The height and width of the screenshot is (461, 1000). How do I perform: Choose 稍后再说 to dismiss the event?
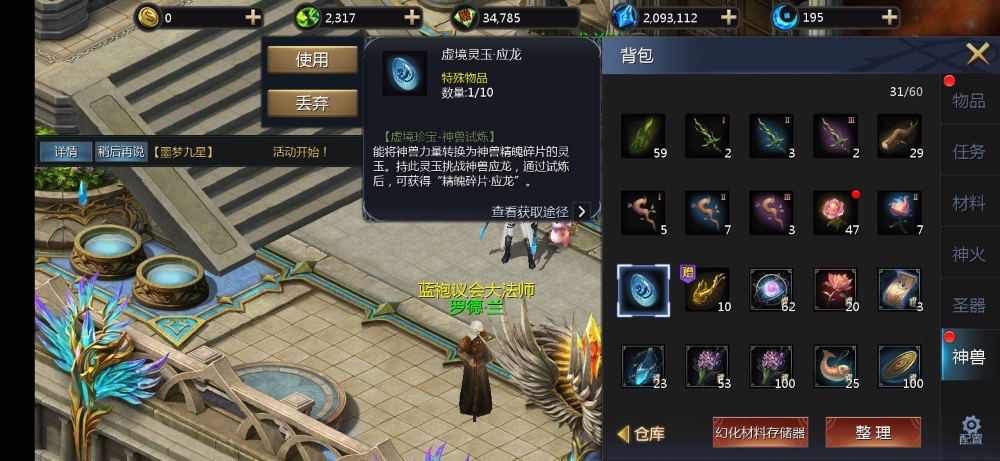121,152
